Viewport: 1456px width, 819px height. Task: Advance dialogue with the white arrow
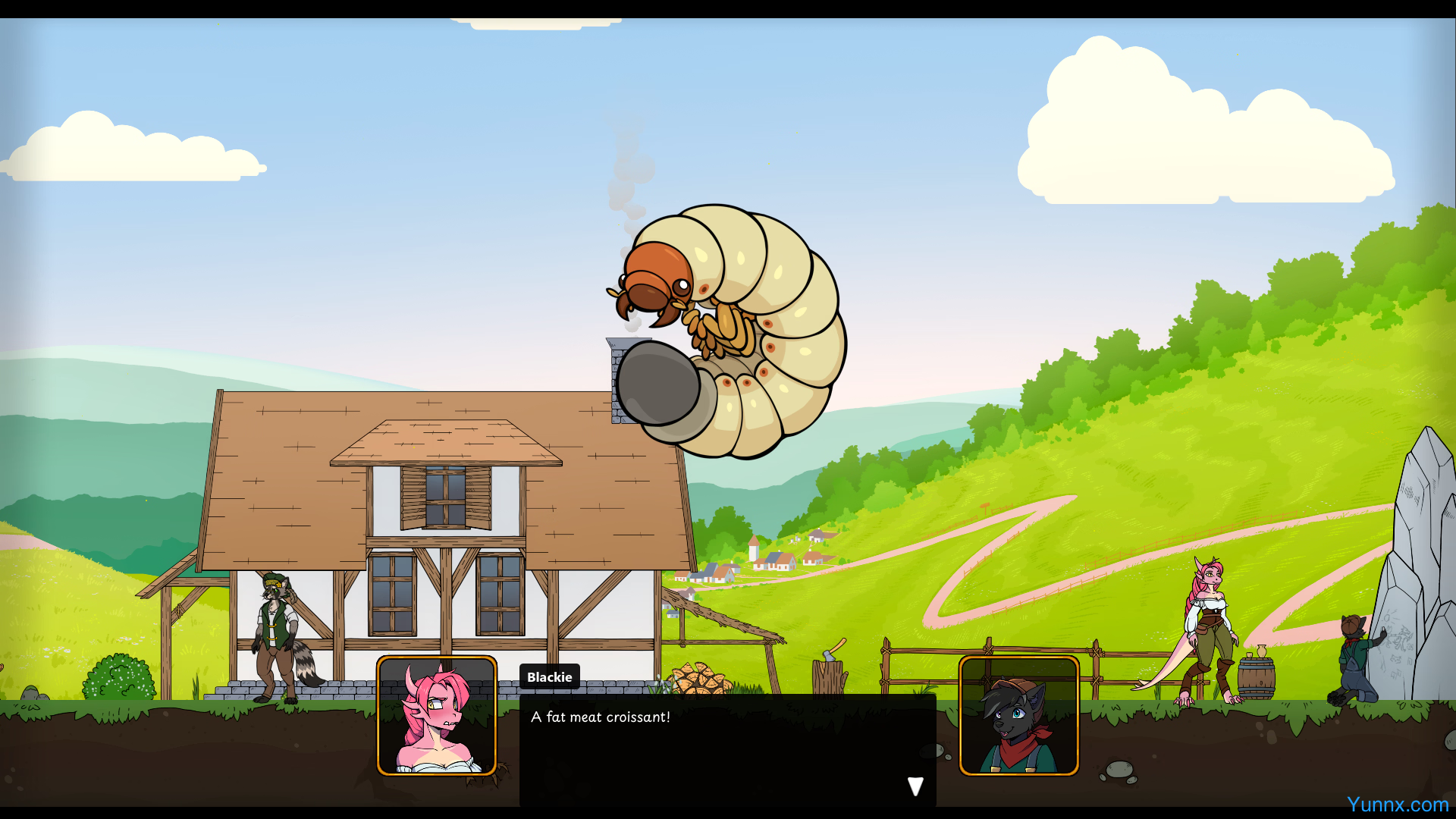[915, 786]
